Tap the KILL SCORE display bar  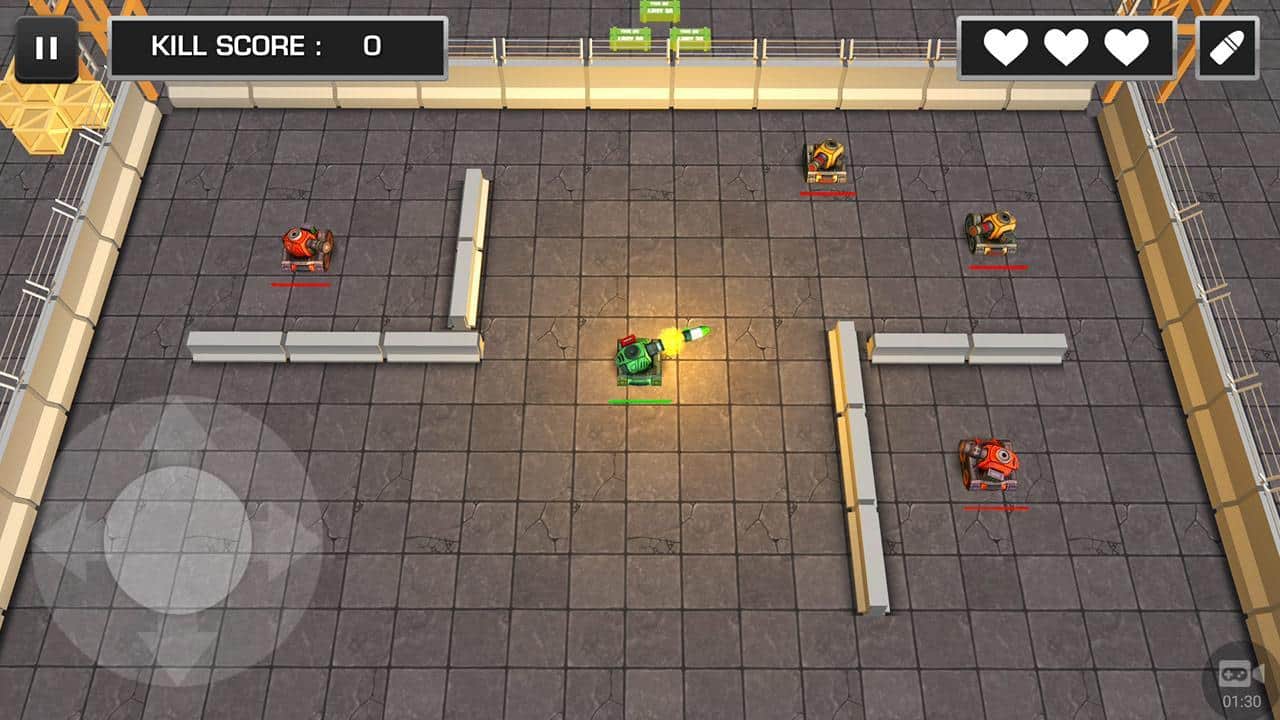point(280,45)
